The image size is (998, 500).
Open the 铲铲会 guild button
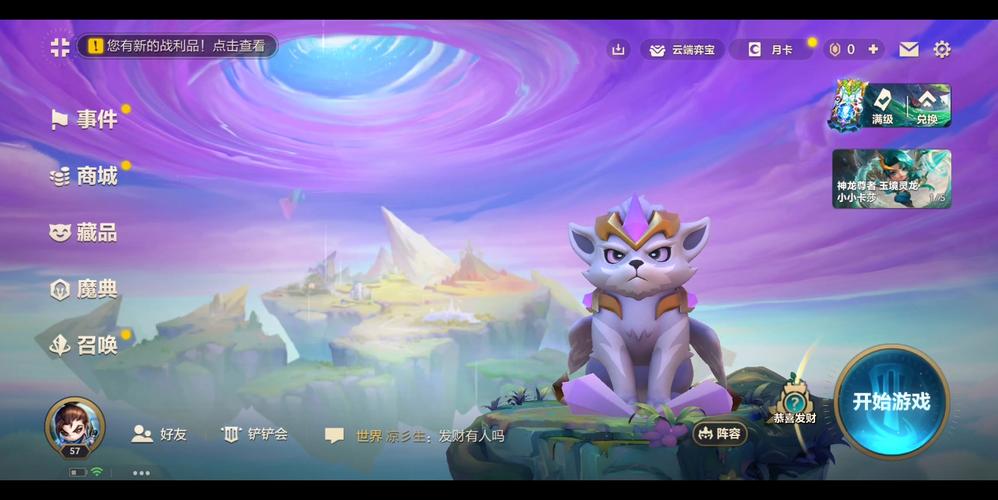coord(255,434)
